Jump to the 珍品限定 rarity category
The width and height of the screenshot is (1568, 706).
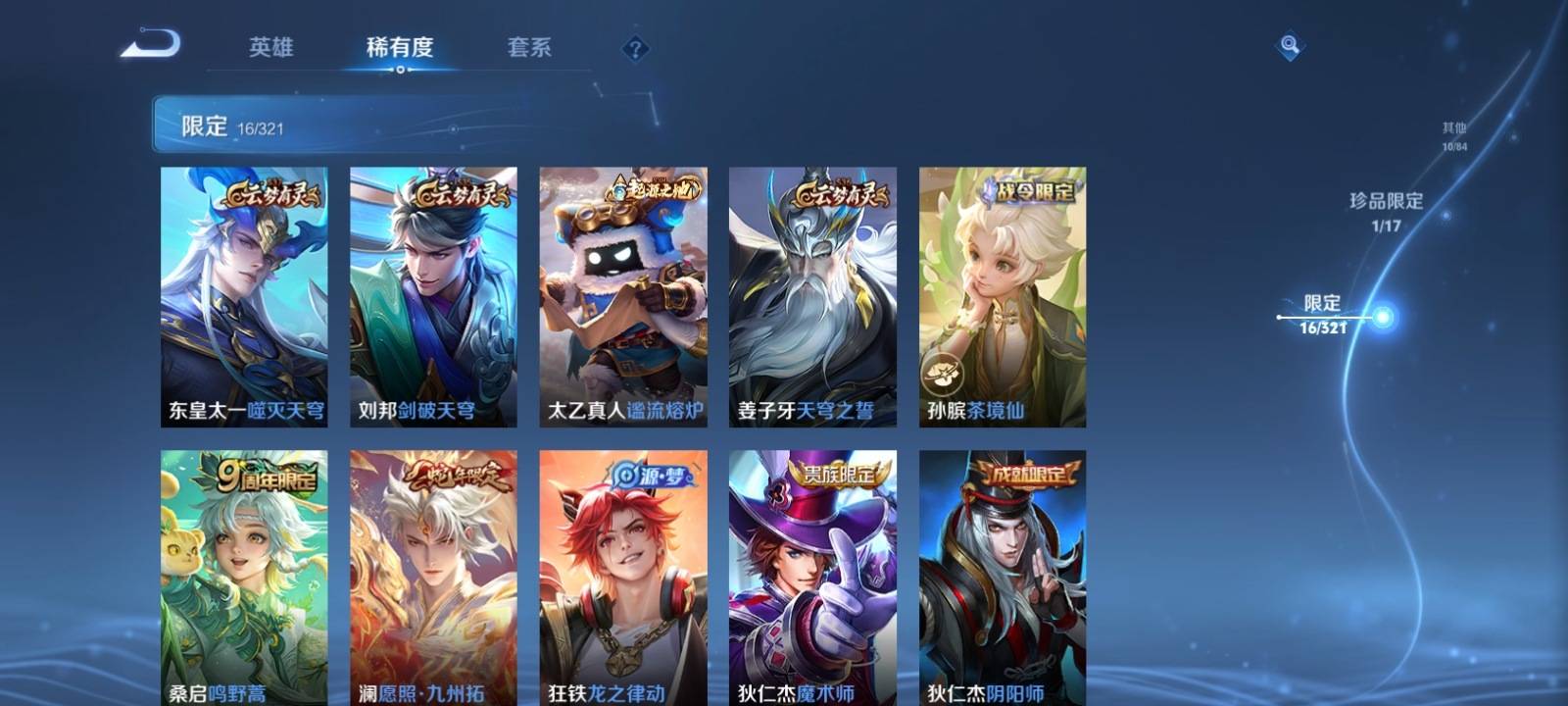tap(1386, 210)
